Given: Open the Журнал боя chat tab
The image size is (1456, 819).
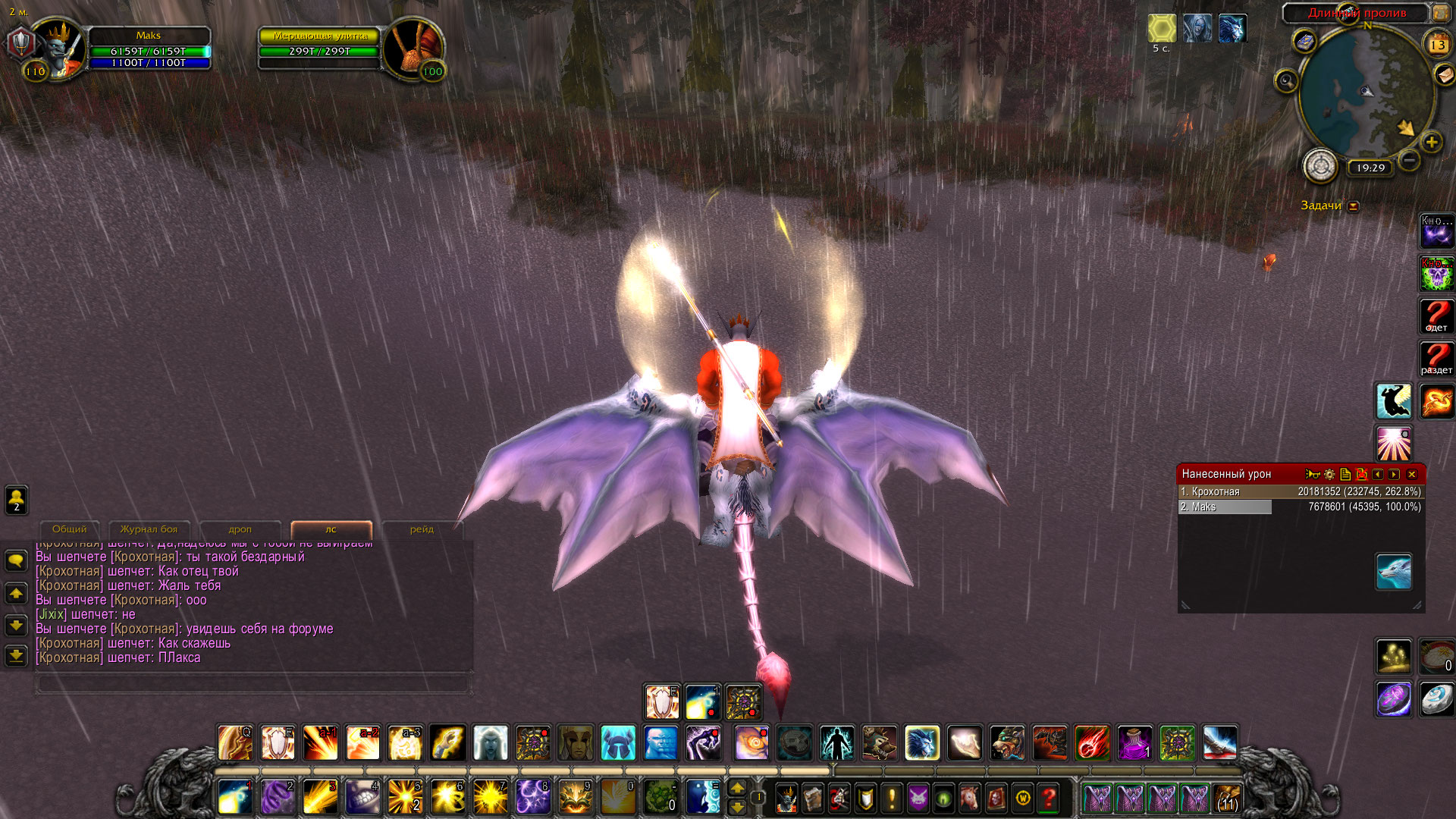Looking at the screenshot, I should click(149, 529).
